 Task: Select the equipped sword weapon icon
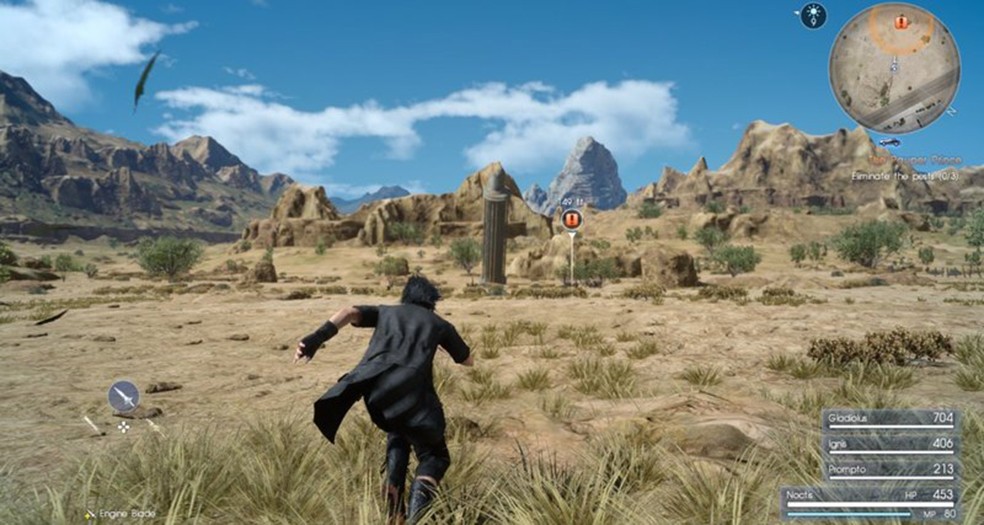(124, 397)
